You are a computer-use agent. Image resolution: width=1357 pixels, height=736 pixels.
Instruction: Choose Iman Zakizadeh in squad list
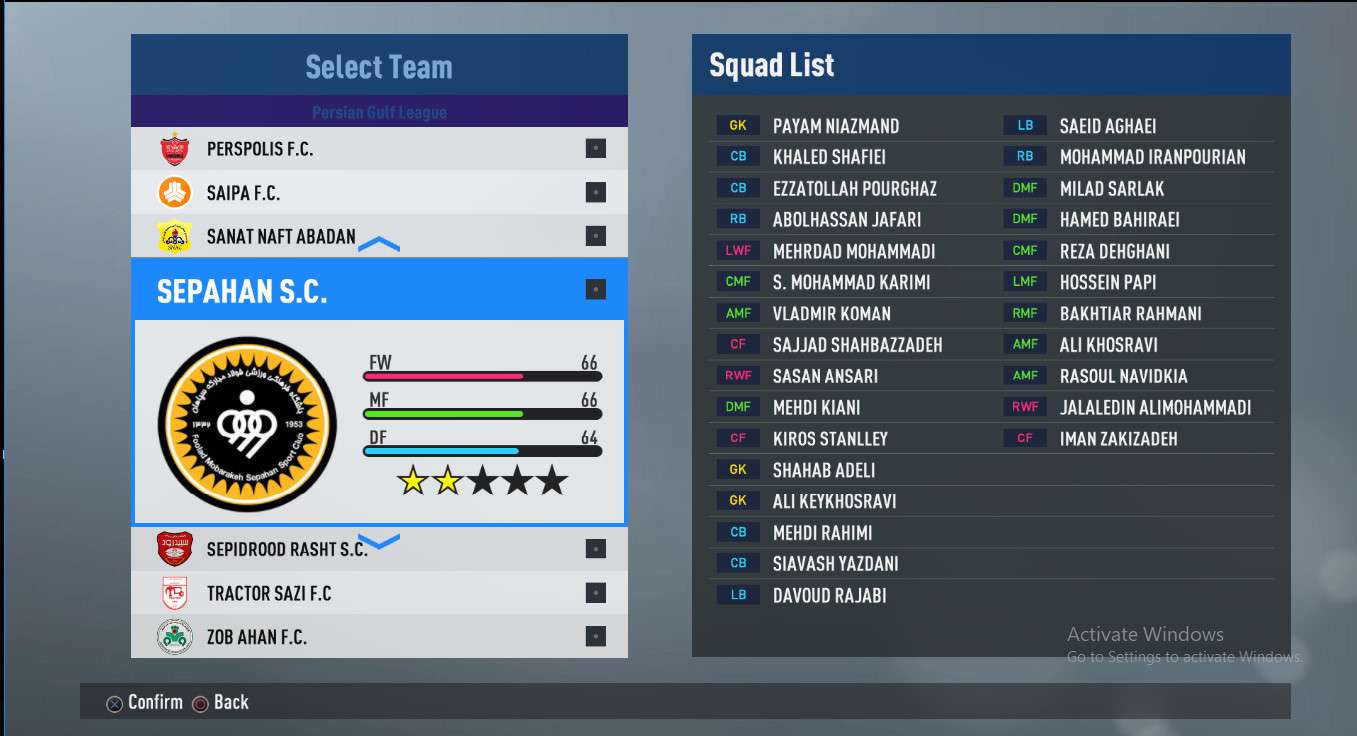tap(1118, 438)
